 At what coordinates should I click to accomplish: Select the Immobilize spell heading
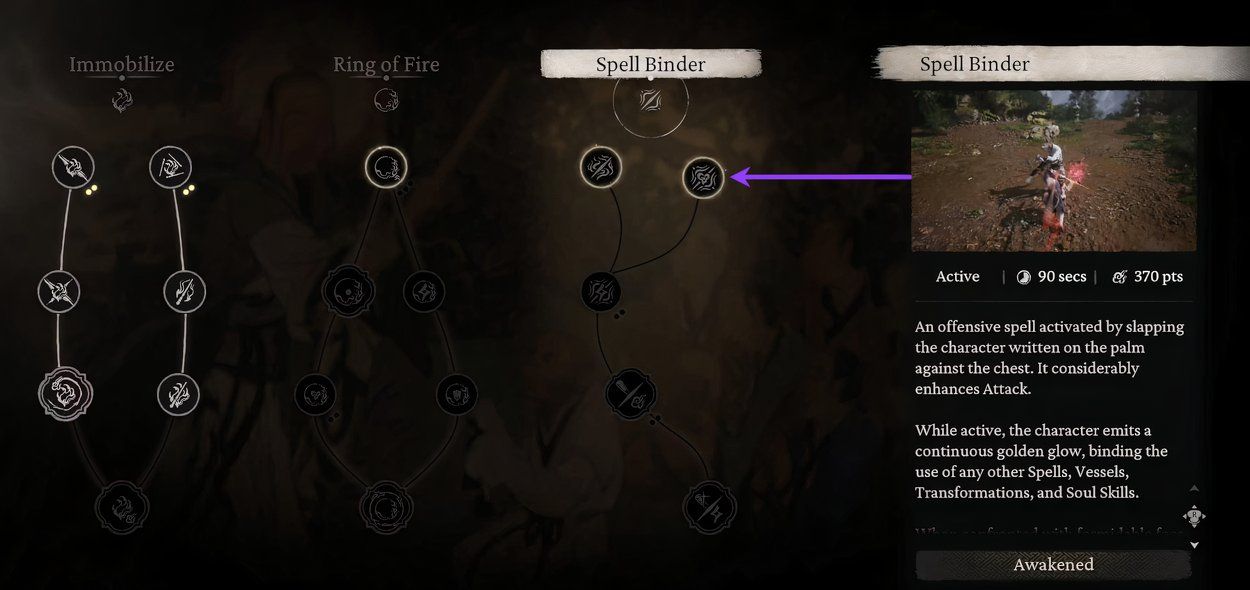[122, 65]
